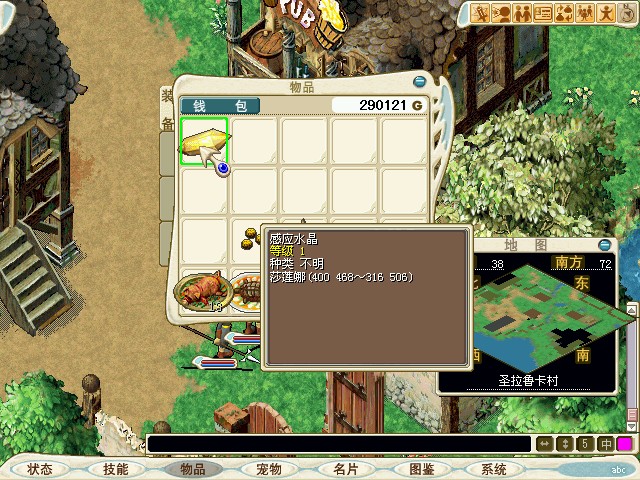This screenshot has height=480, width=640.
Task: Open the 技能 skills menu
Action: [x=116, y=469]
